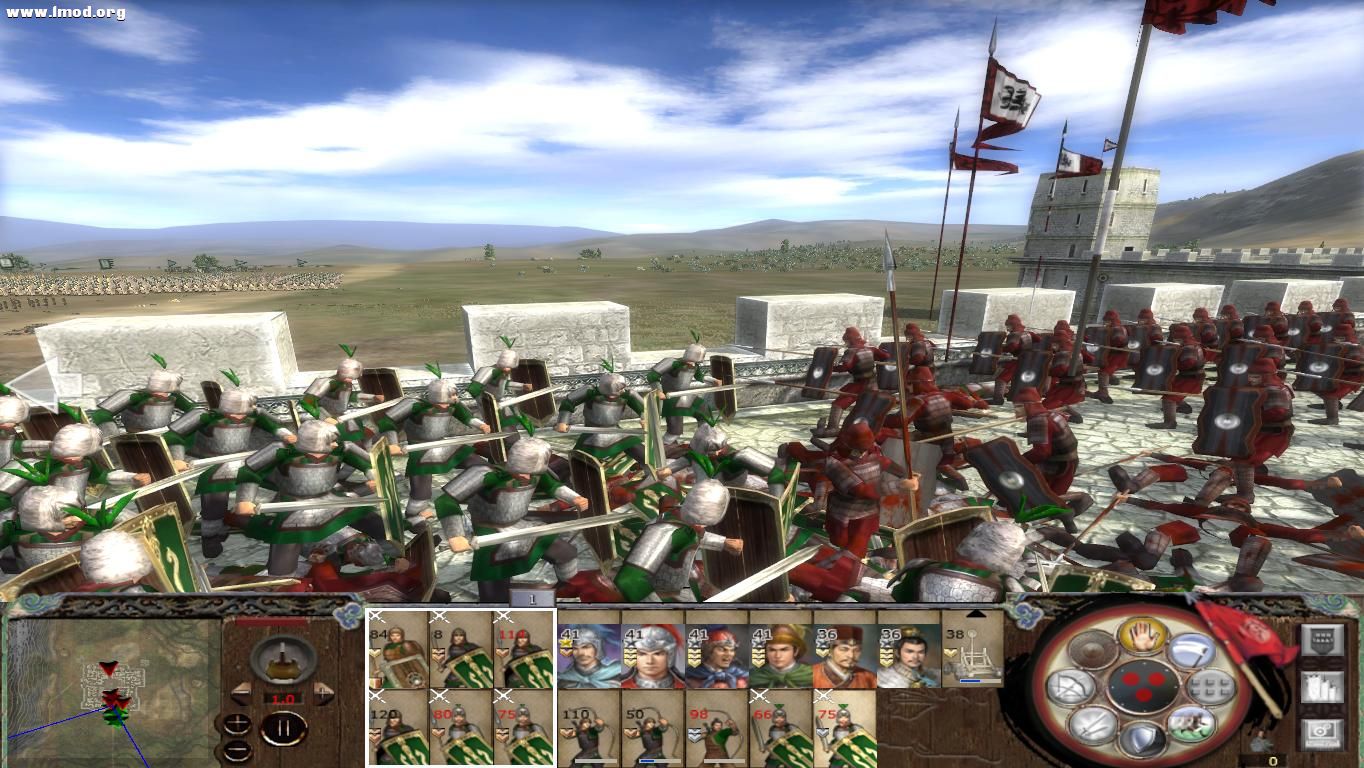
Task: Open the unit grouping grid icon
Action: tap(1211, 685)
